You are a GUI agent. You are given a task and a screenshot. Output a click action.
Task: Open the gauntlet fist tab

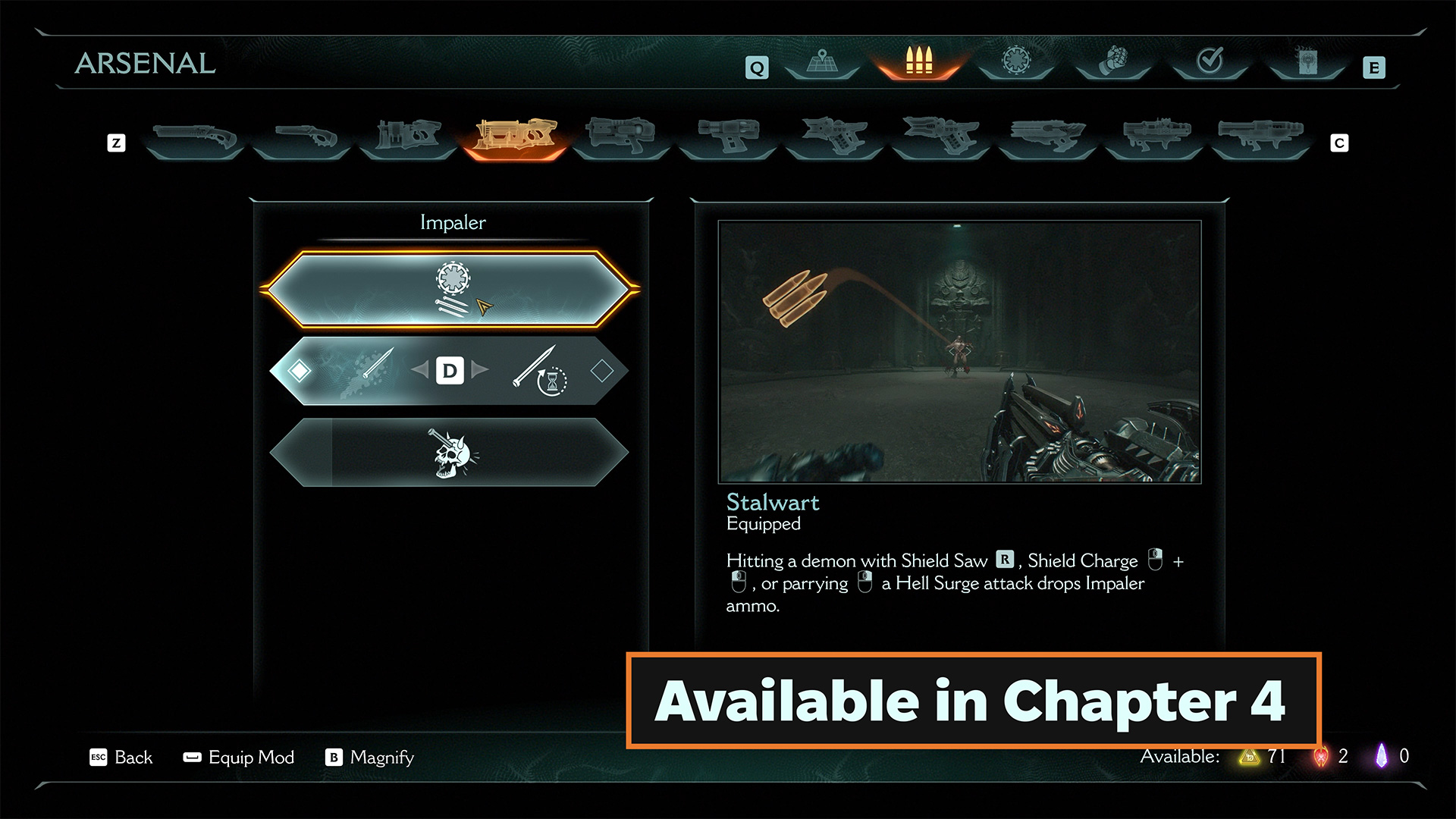point(1113,61)
